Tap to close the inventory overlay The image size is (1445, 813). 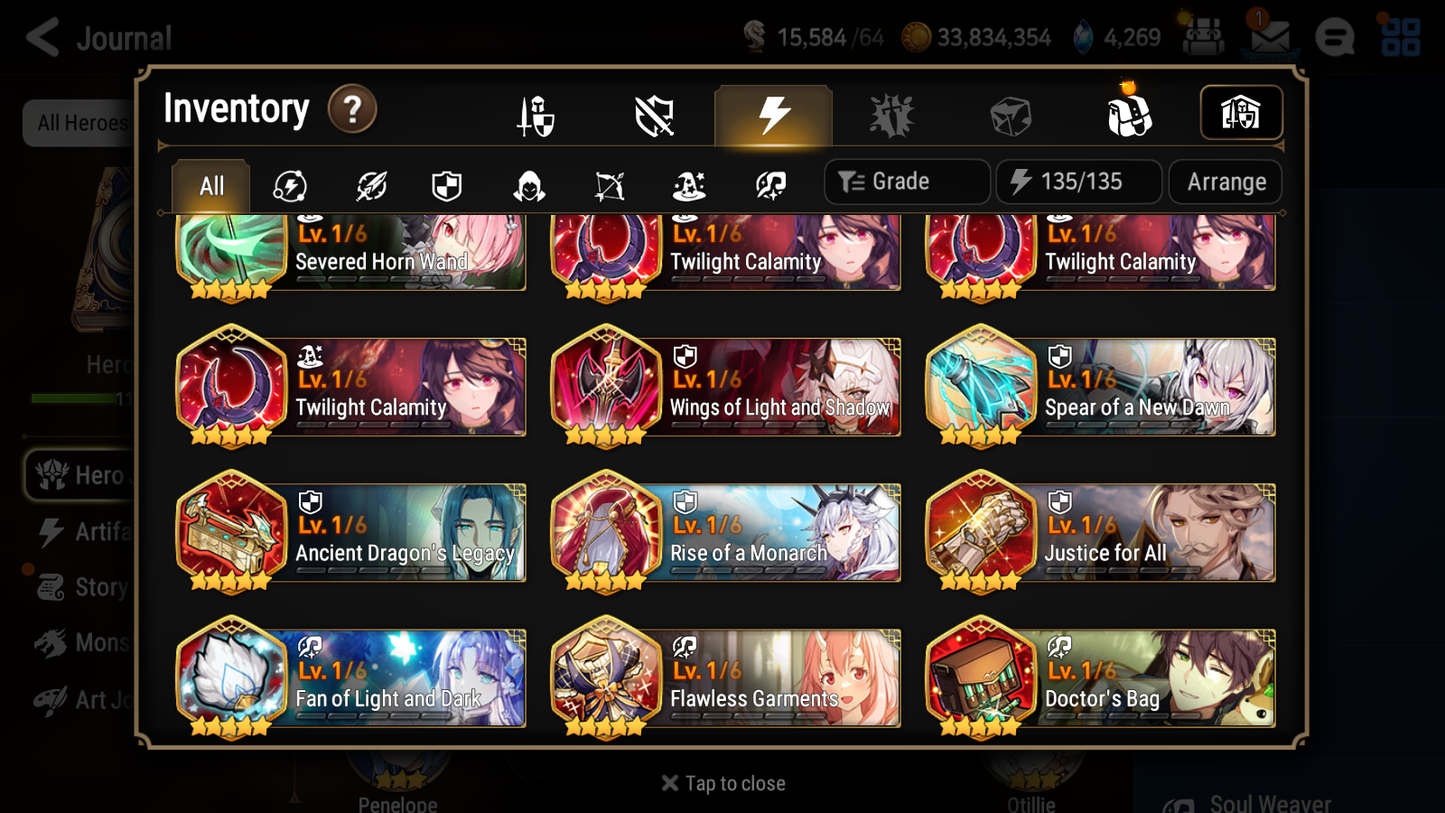click(x=722, y=783)
